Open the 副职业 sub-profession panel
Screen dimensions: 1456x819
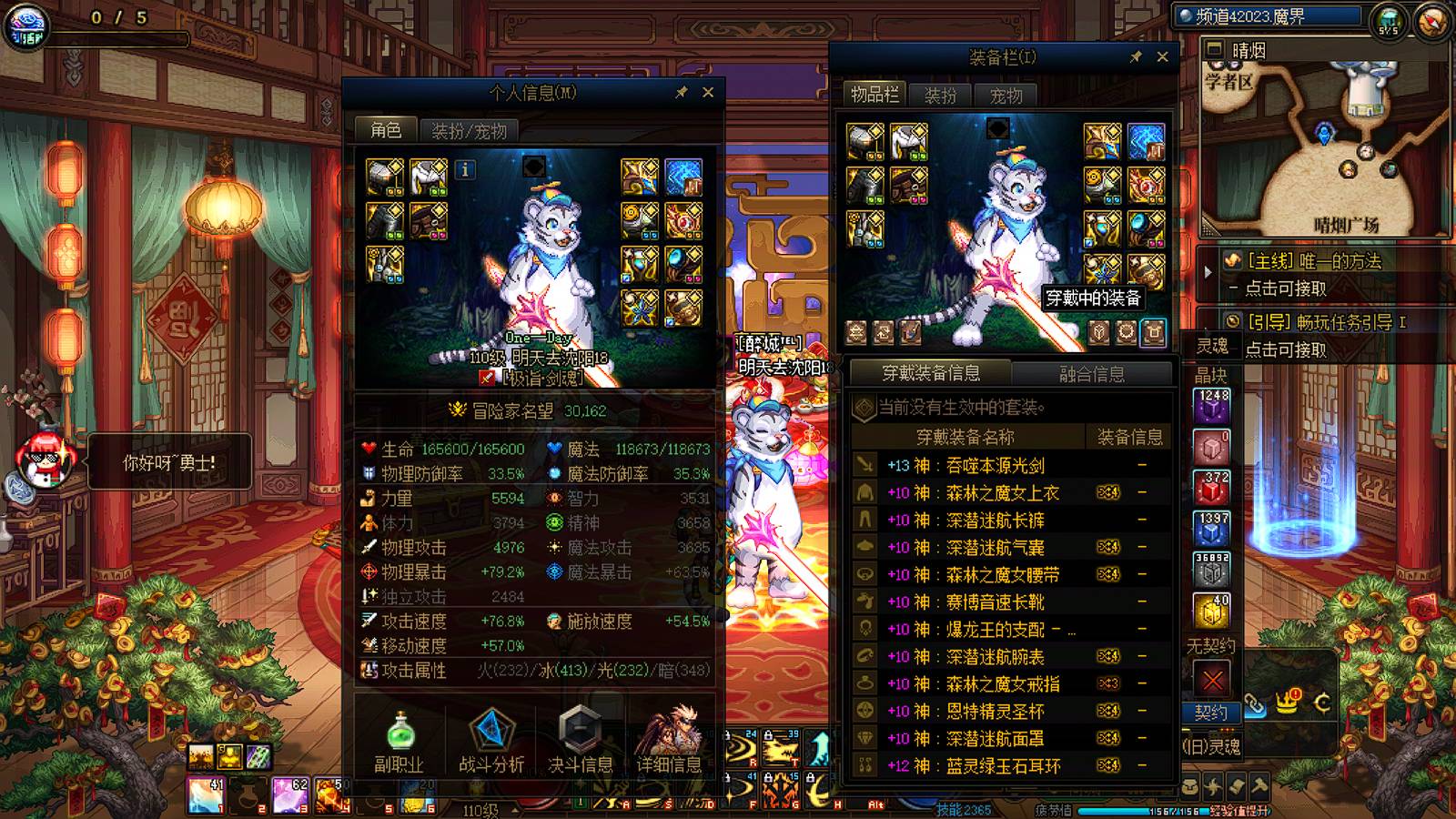[x=401, y=746]
